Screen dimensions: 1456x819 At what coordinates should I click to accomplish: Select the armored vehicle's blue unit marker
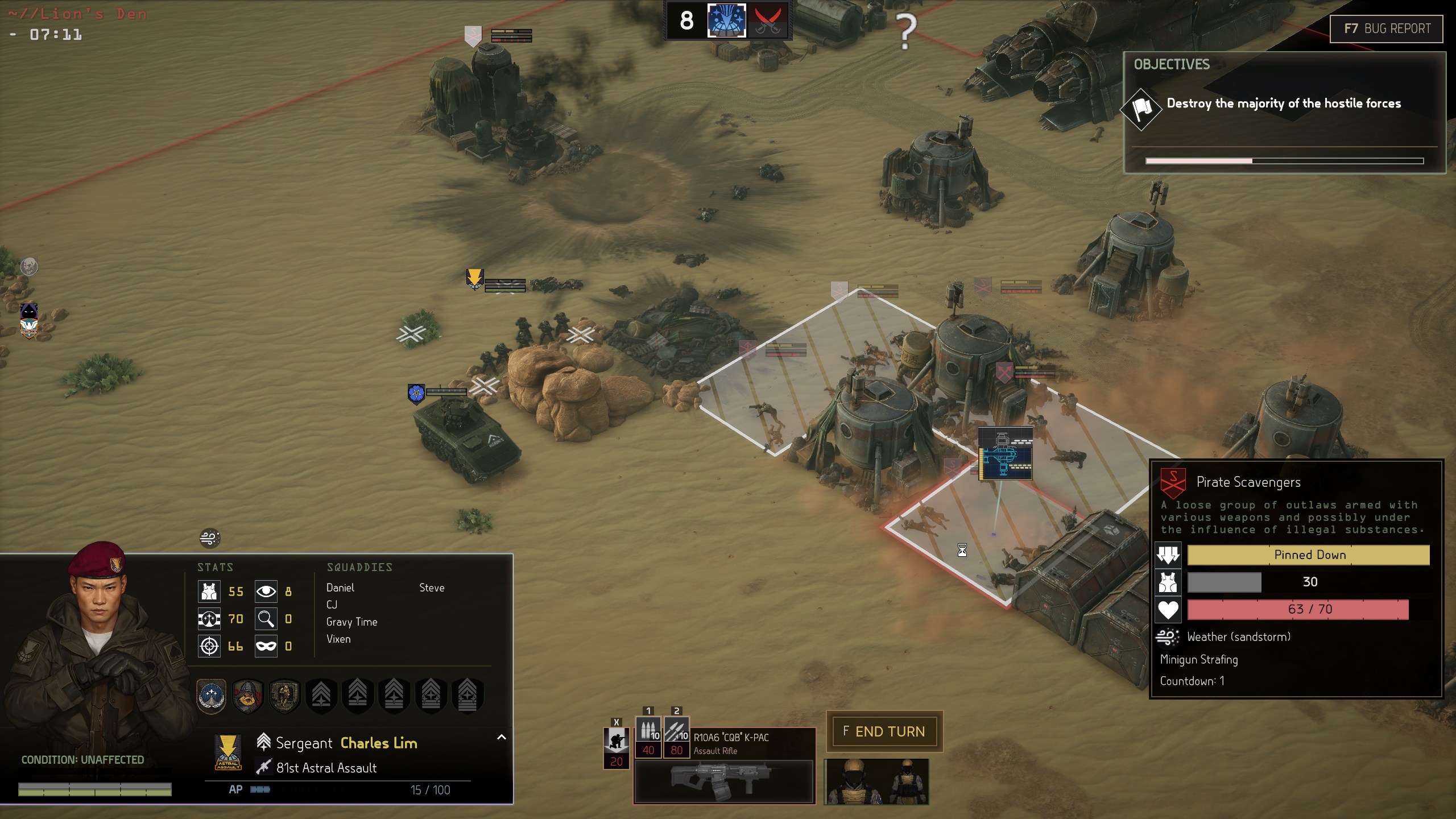point(416,393)
